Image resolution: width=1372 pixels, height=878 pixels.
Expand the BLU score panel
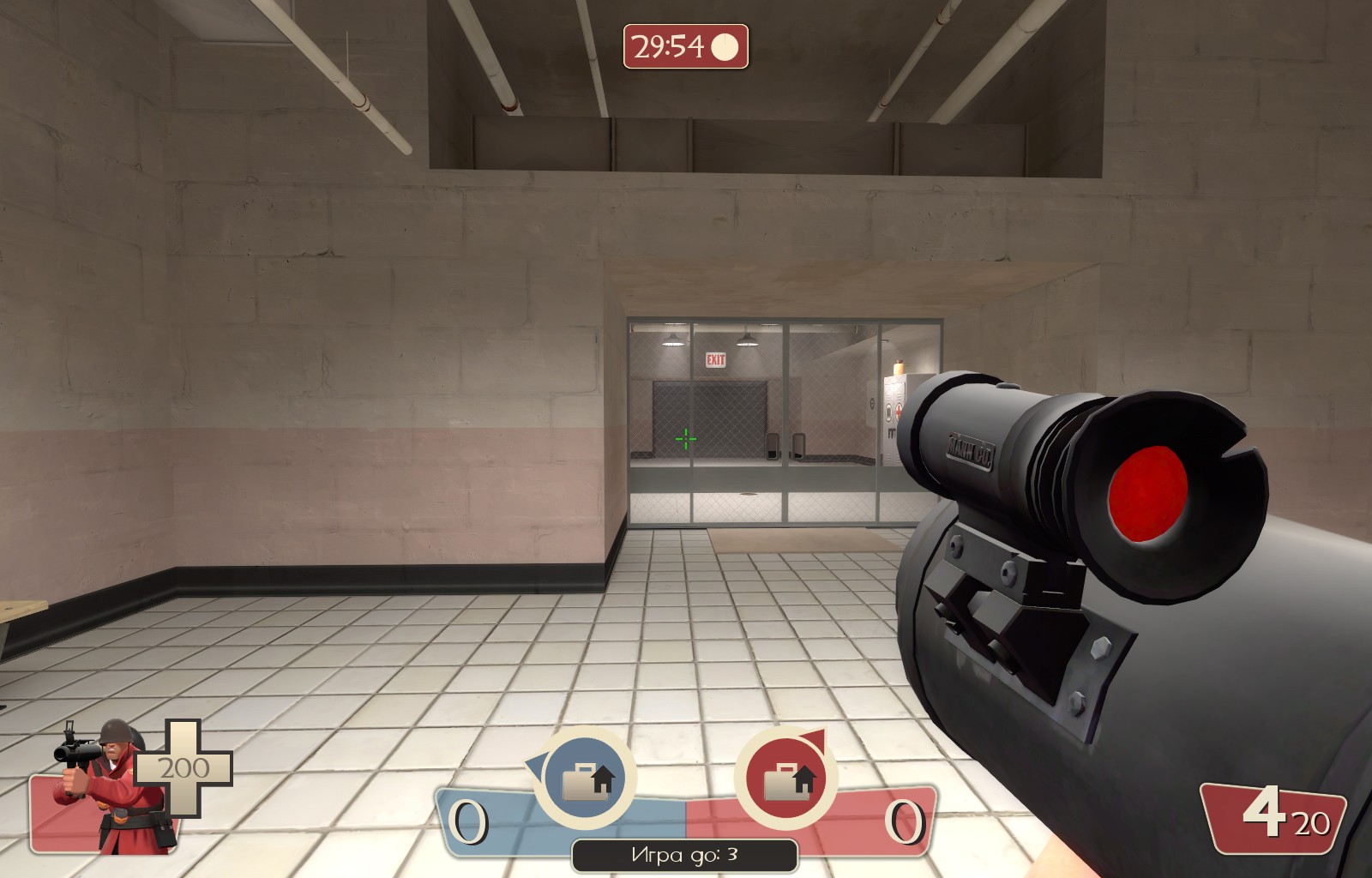click(514, 819)
